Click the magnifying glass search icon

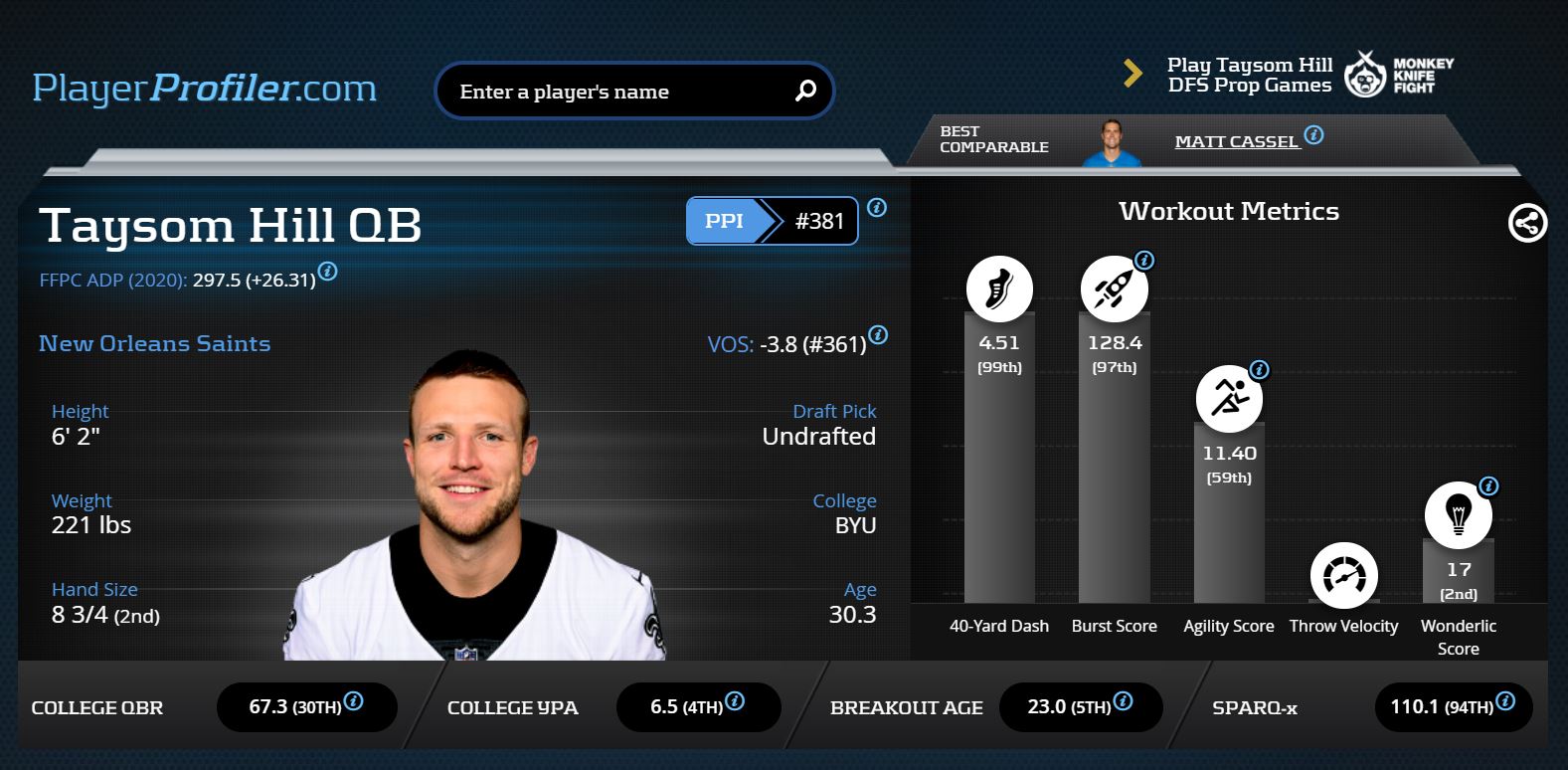[805, 91]
